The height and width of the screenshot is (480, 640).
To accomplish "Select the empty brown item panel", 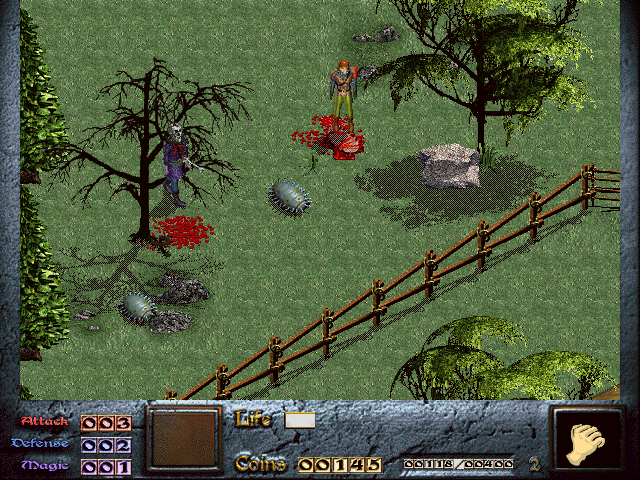I will pos(183,438).
